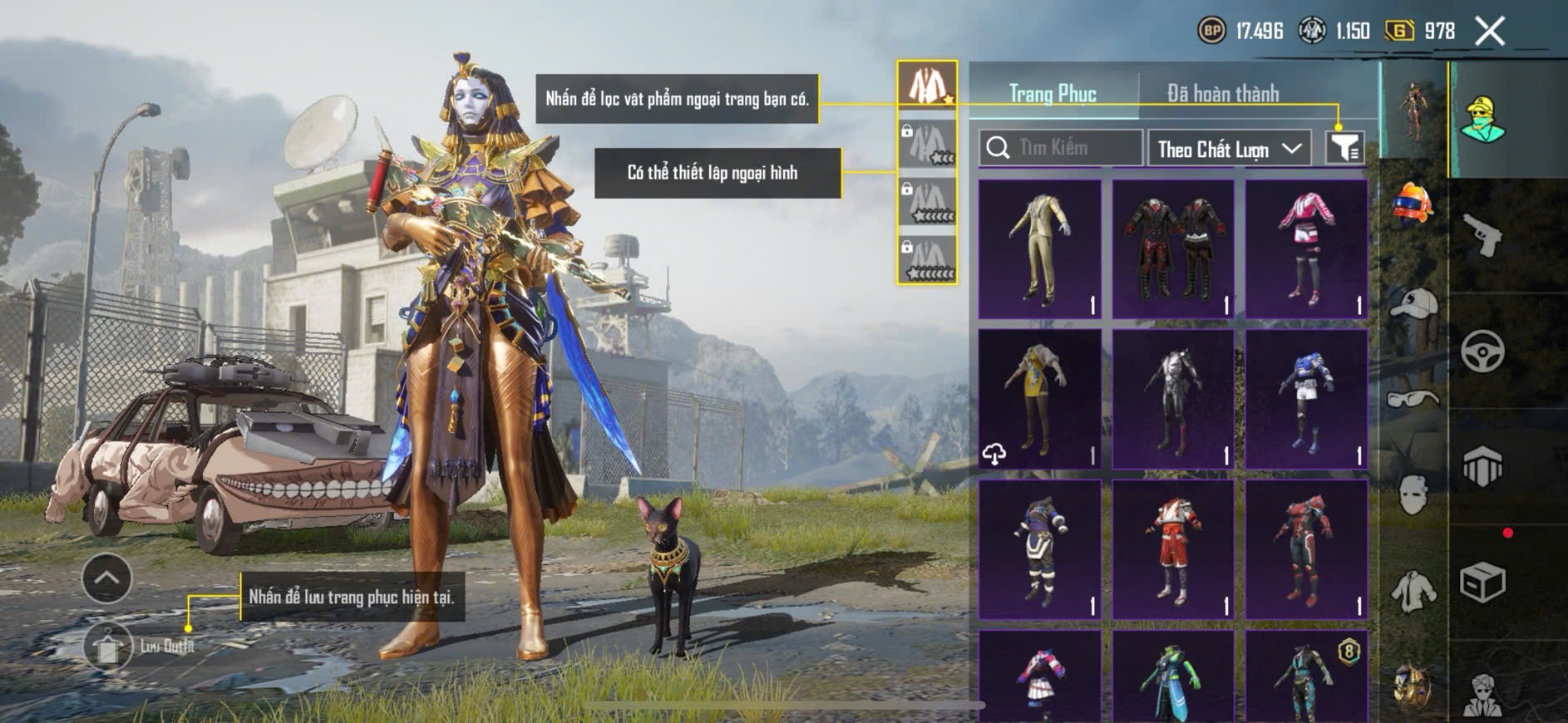Save current outfit with Lưu Outfit
The height and width of the screenshot is (723, 1568).
[x=108, y=646]
